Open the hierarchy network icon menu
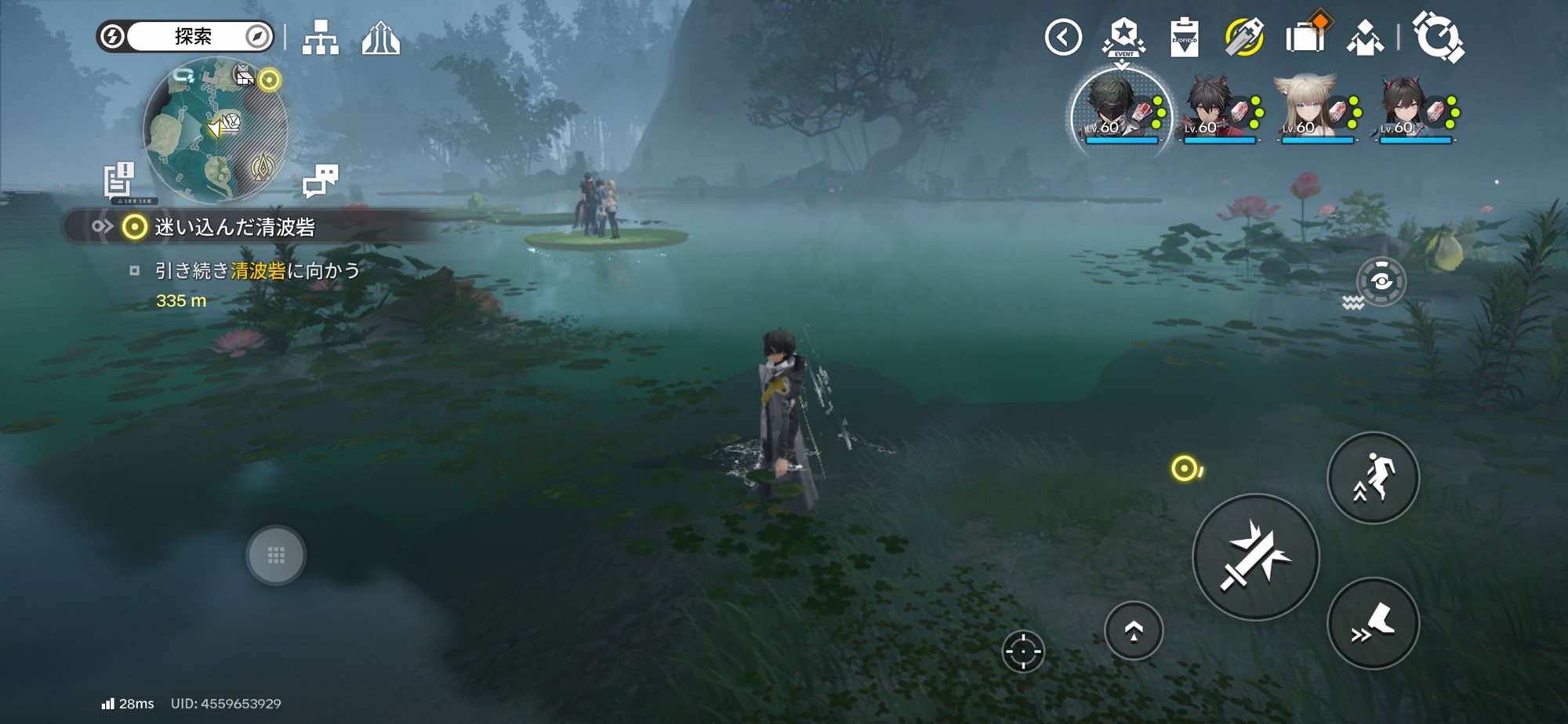This screenshot has height=724, width=1568. [321, 38]
